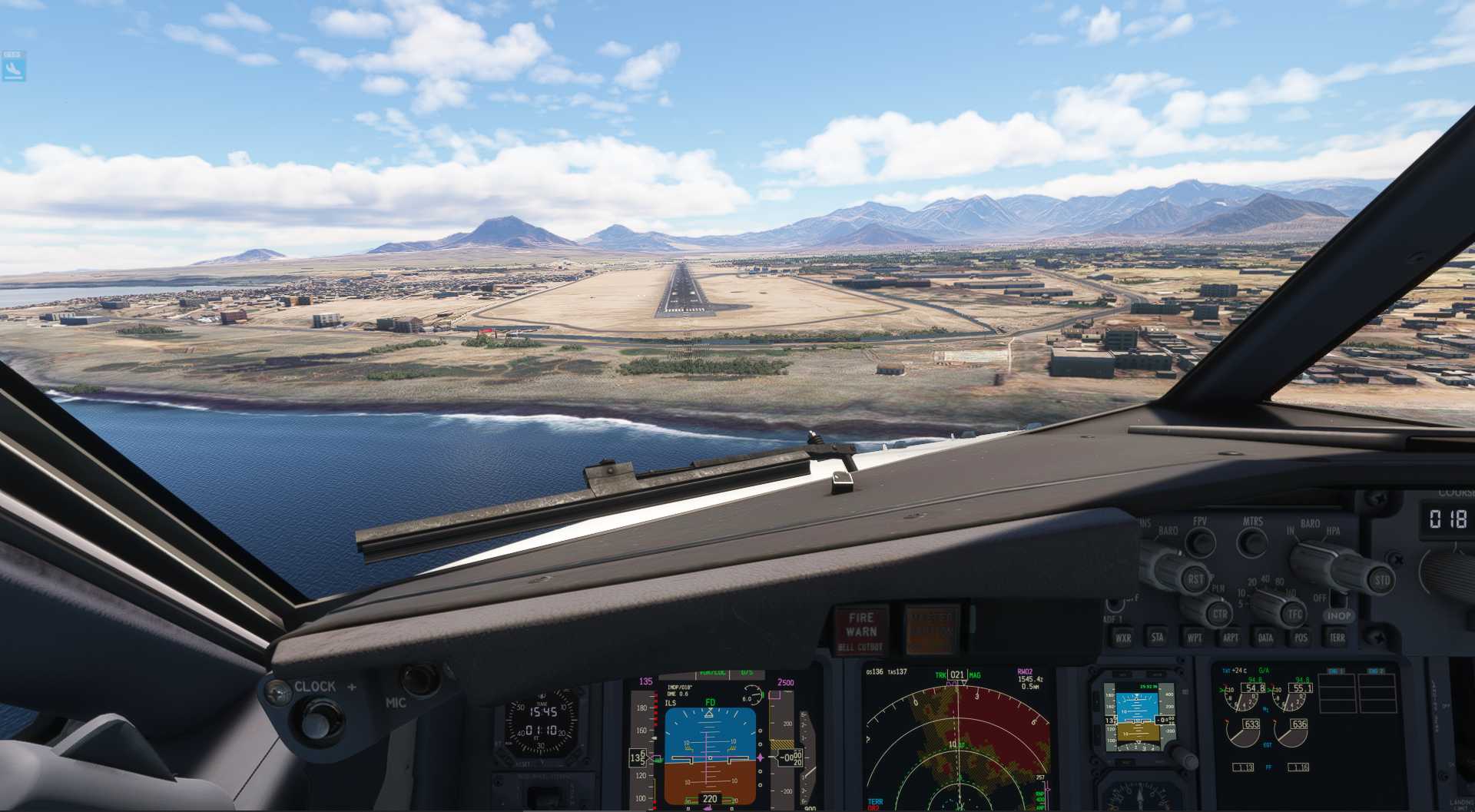
Task: Push the MTRS meters altitude button
Action: click(1253, 542)
